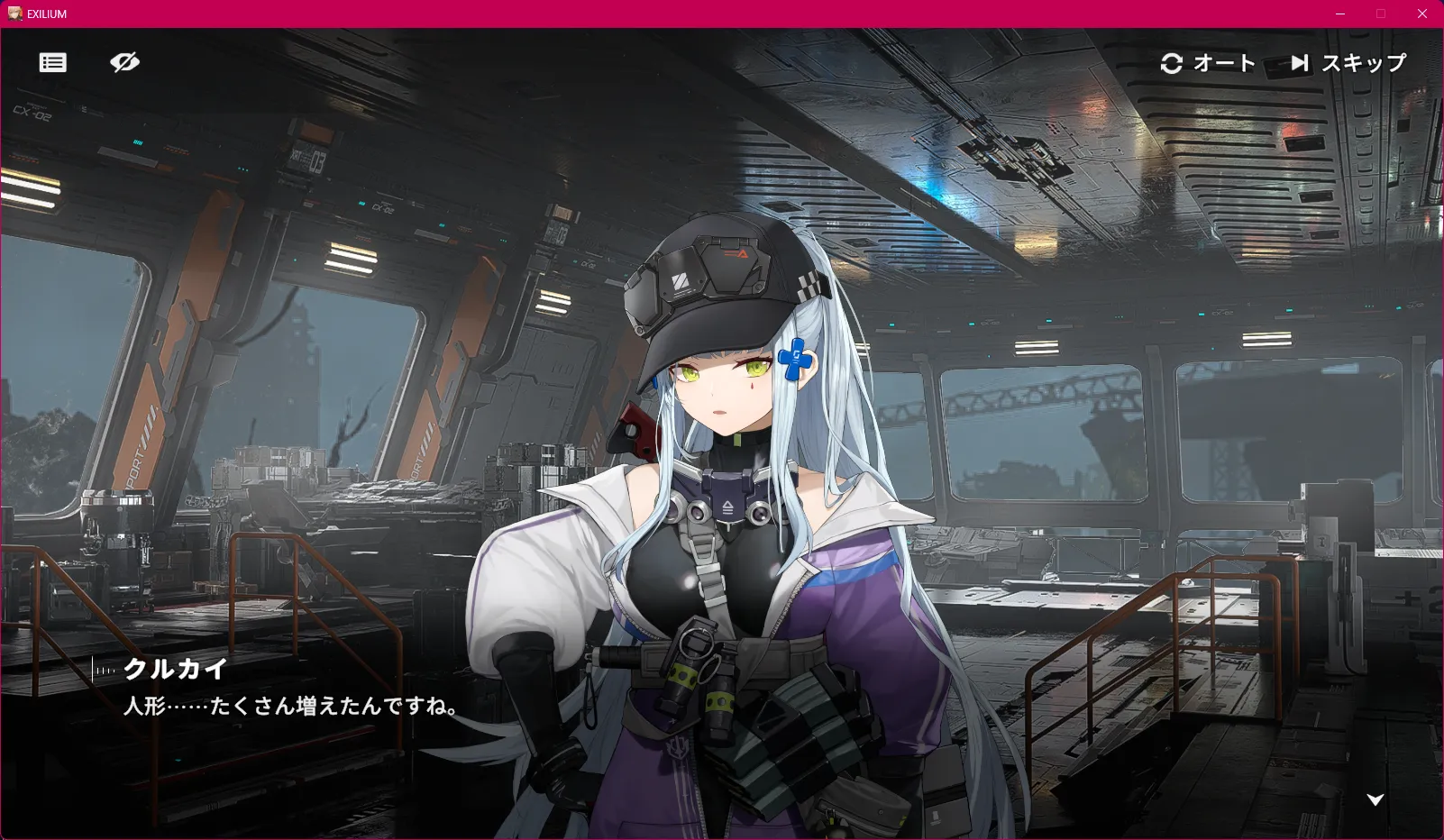Click the circular-arrows auto-play icon
The image size is (1444, 840).
click(x=1170, y=63)
